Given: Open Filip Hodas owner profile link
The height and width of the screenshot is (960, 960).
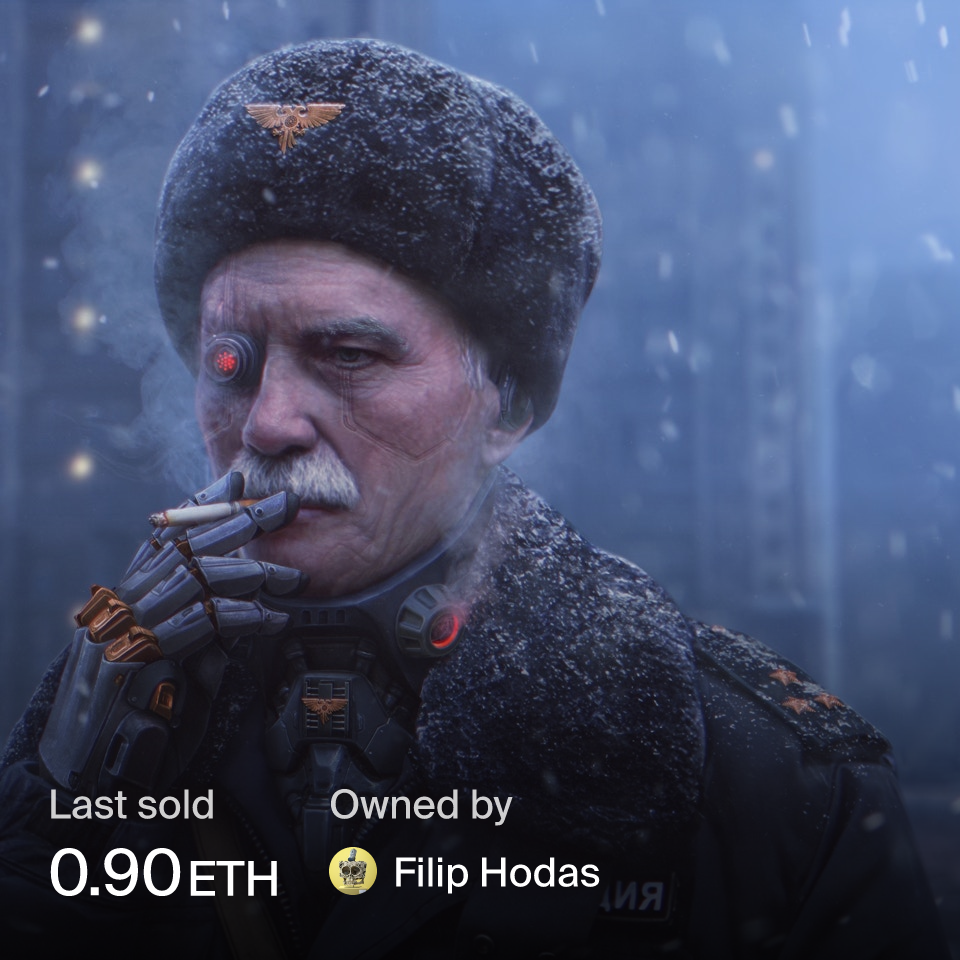Looking at the screenshot, I should [x=496, y=872].
